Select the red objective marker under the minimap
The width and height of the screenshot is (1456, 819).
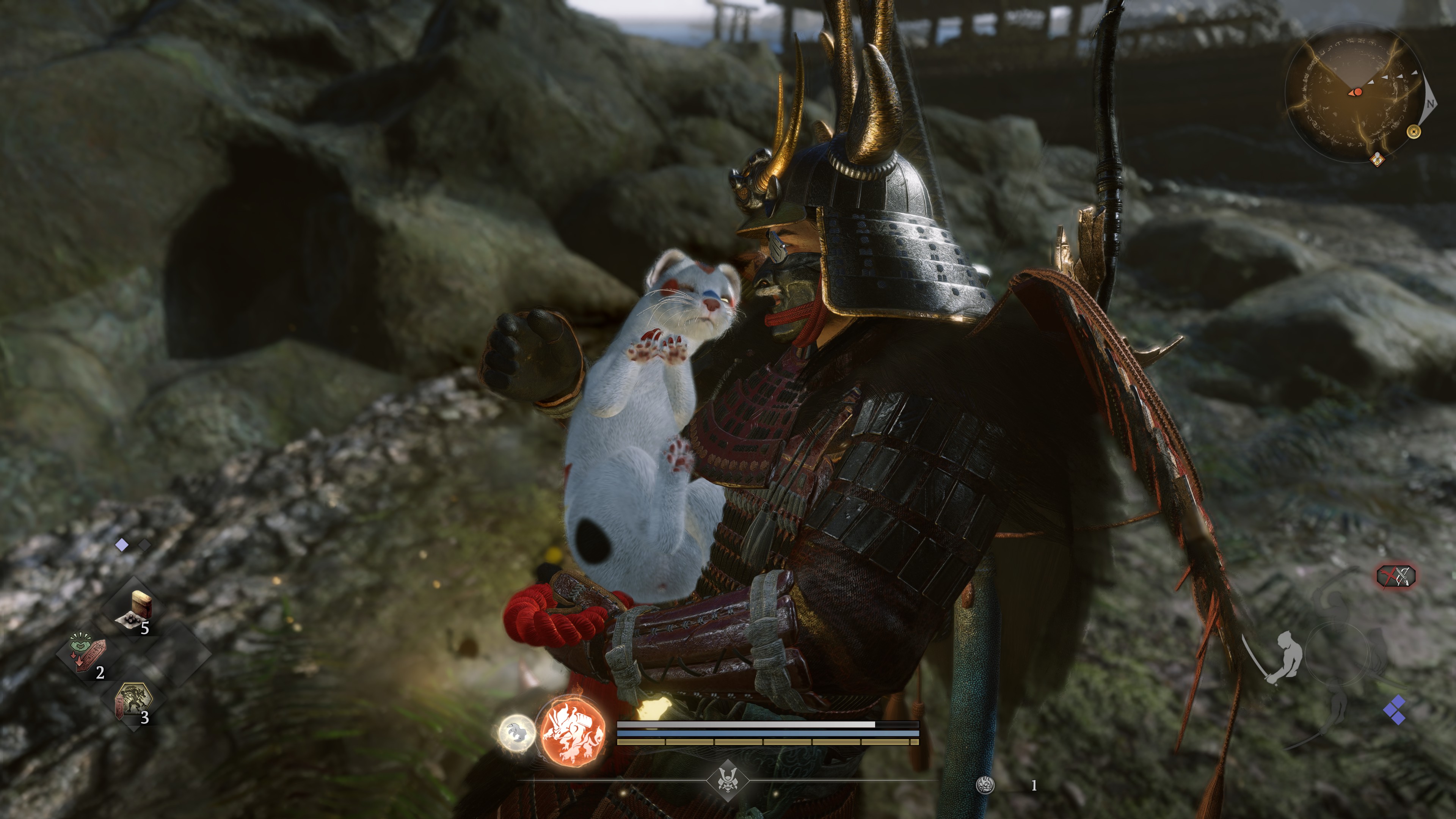[1378, 159]
